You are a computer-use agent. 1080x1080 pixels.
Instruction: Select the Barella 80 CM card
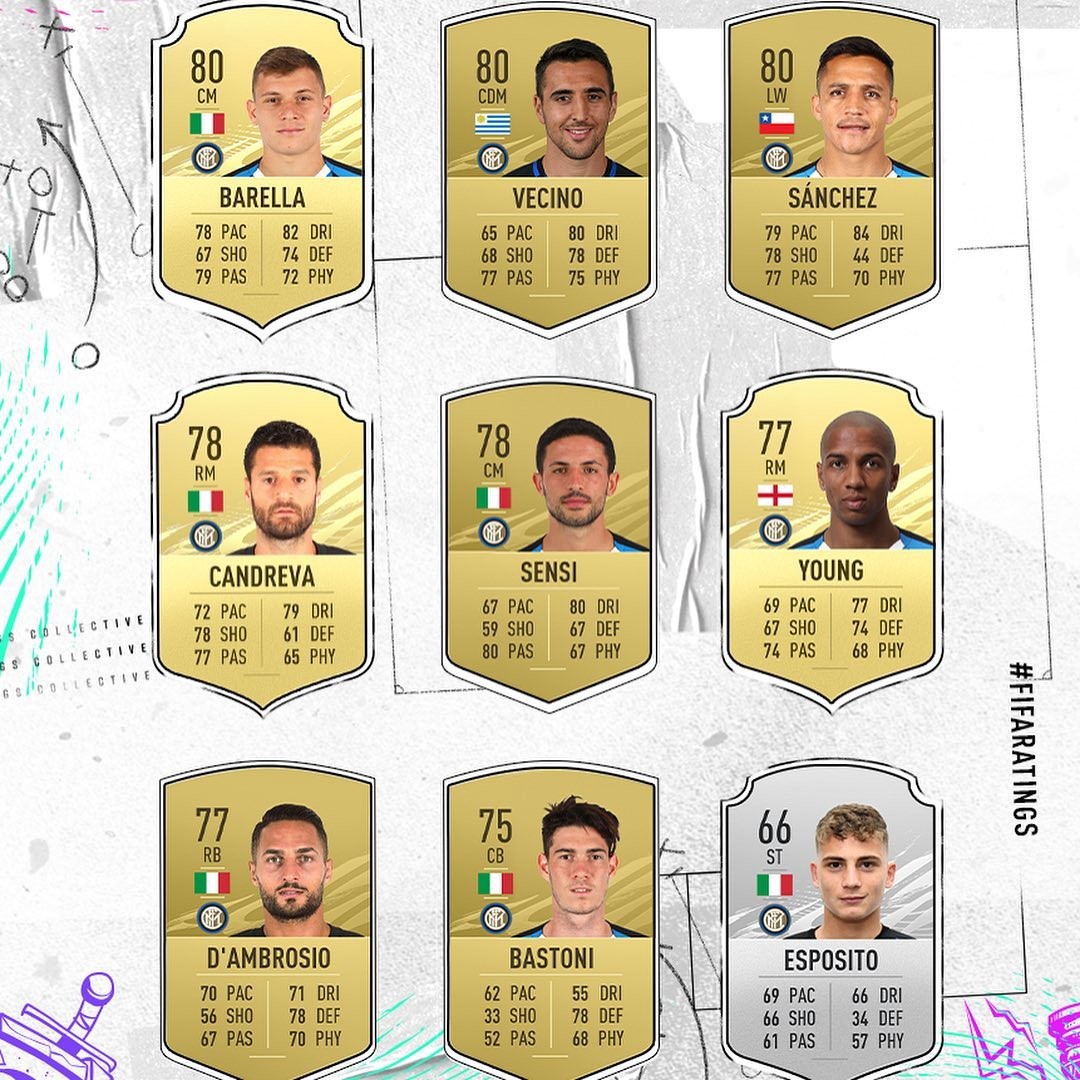(x=262, y=170)
